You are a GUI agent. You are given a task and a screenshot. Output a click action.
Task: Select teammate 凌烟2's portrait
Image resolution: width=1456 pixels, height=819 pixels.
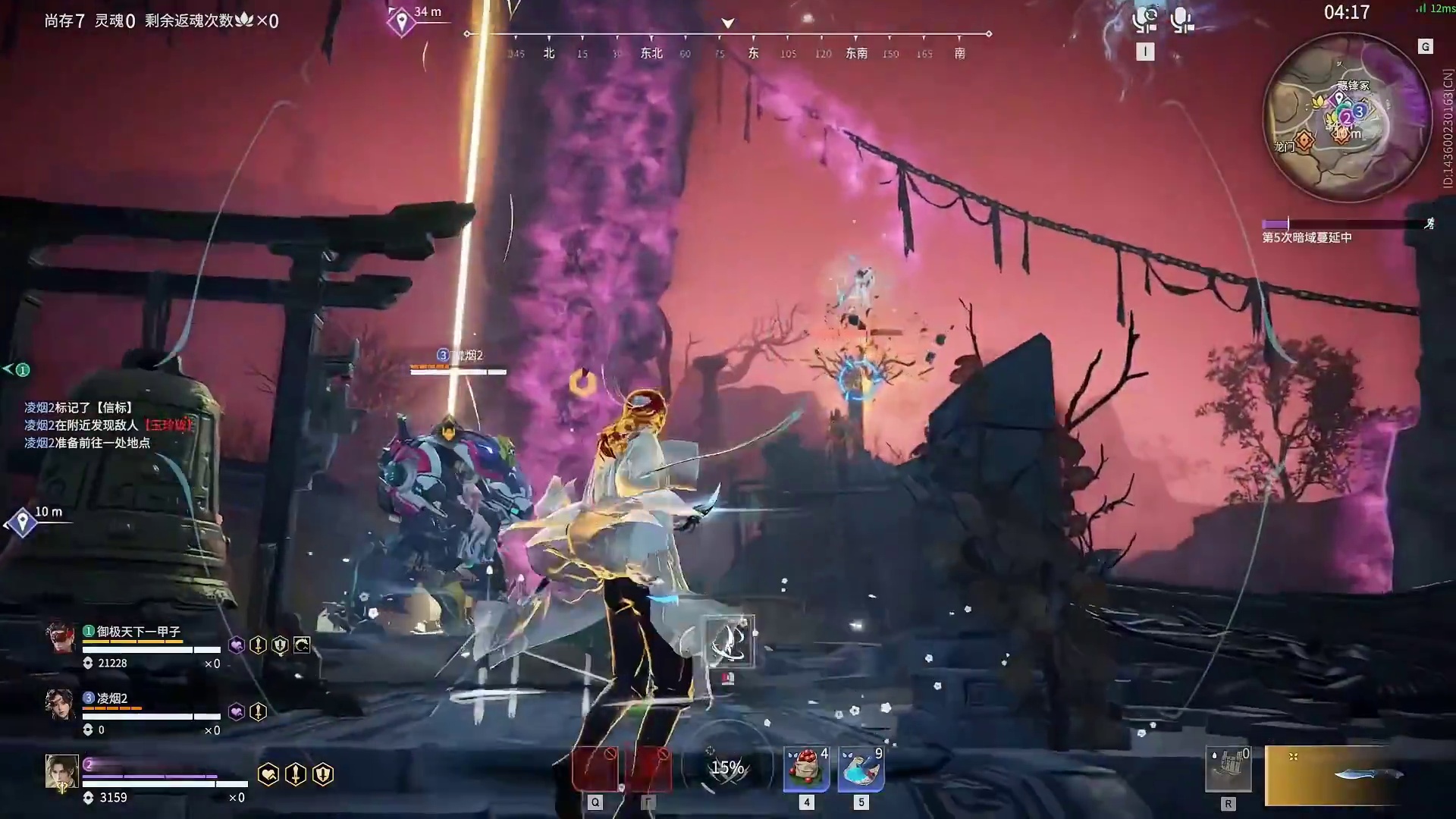(x=60, y=704)
